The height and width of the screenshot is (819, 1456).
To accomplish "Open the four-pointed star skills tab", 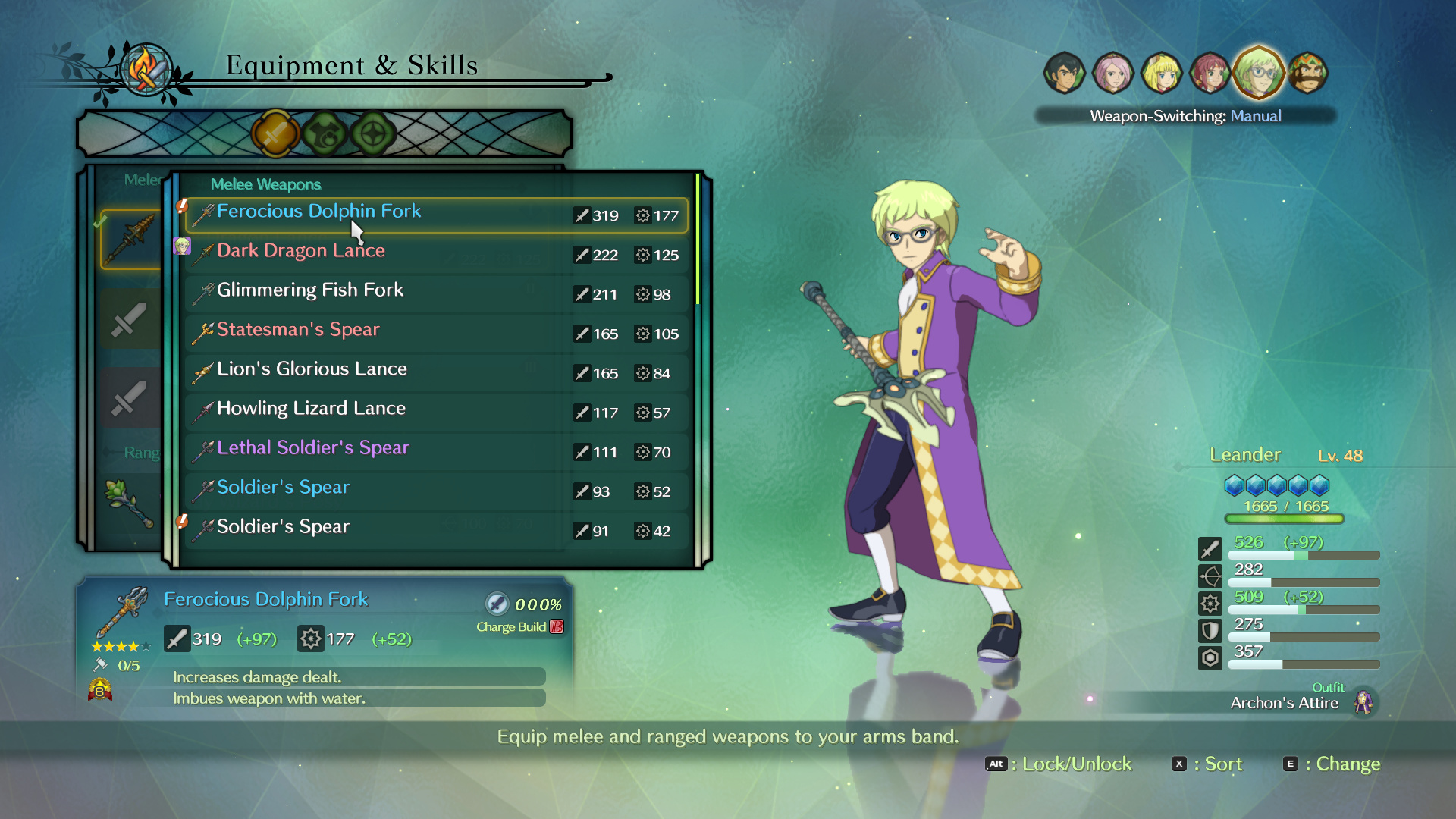I will pos(373,134).
